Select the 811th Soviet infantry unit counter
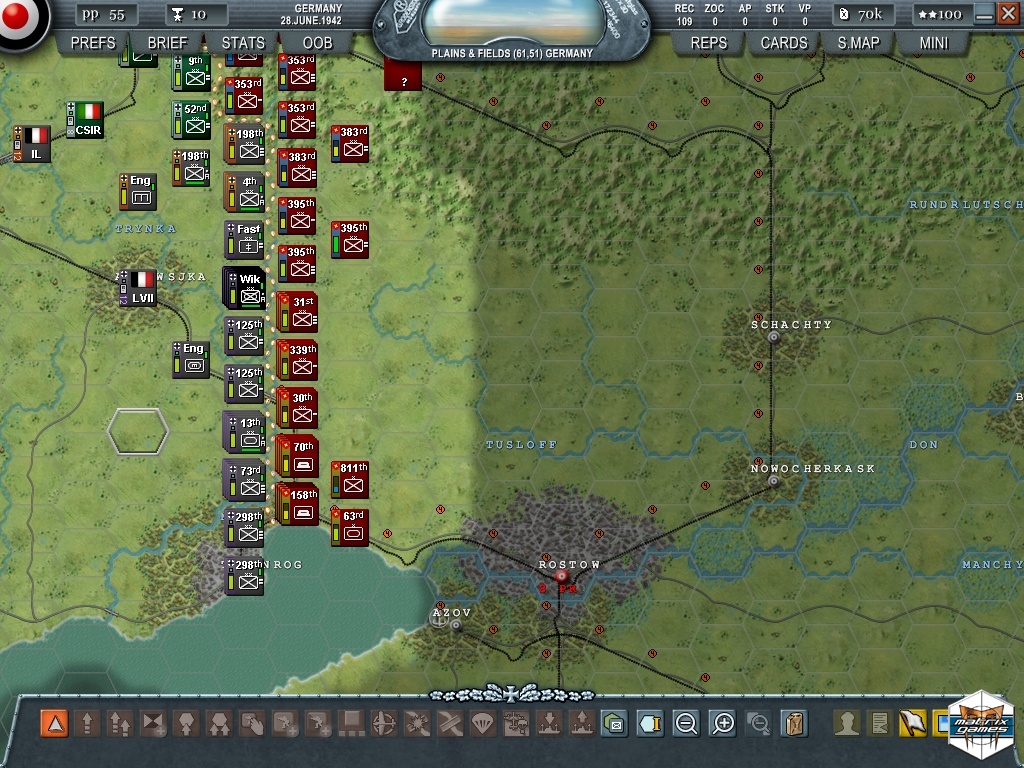The height and width of the screenshot is (768, 1024). click(x=350, y=480)
